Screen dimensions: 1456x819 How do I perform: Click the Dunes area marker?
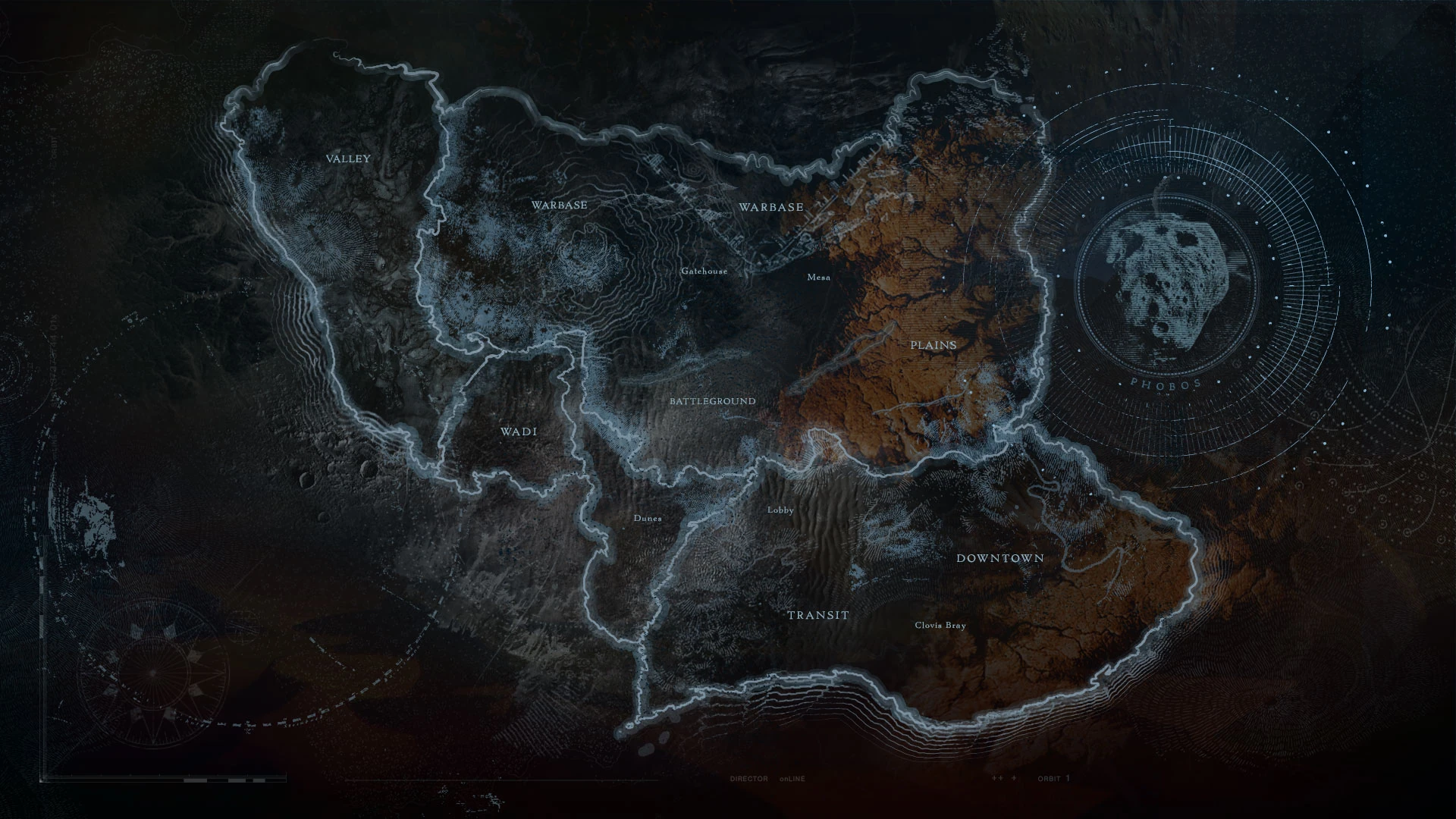647,518
